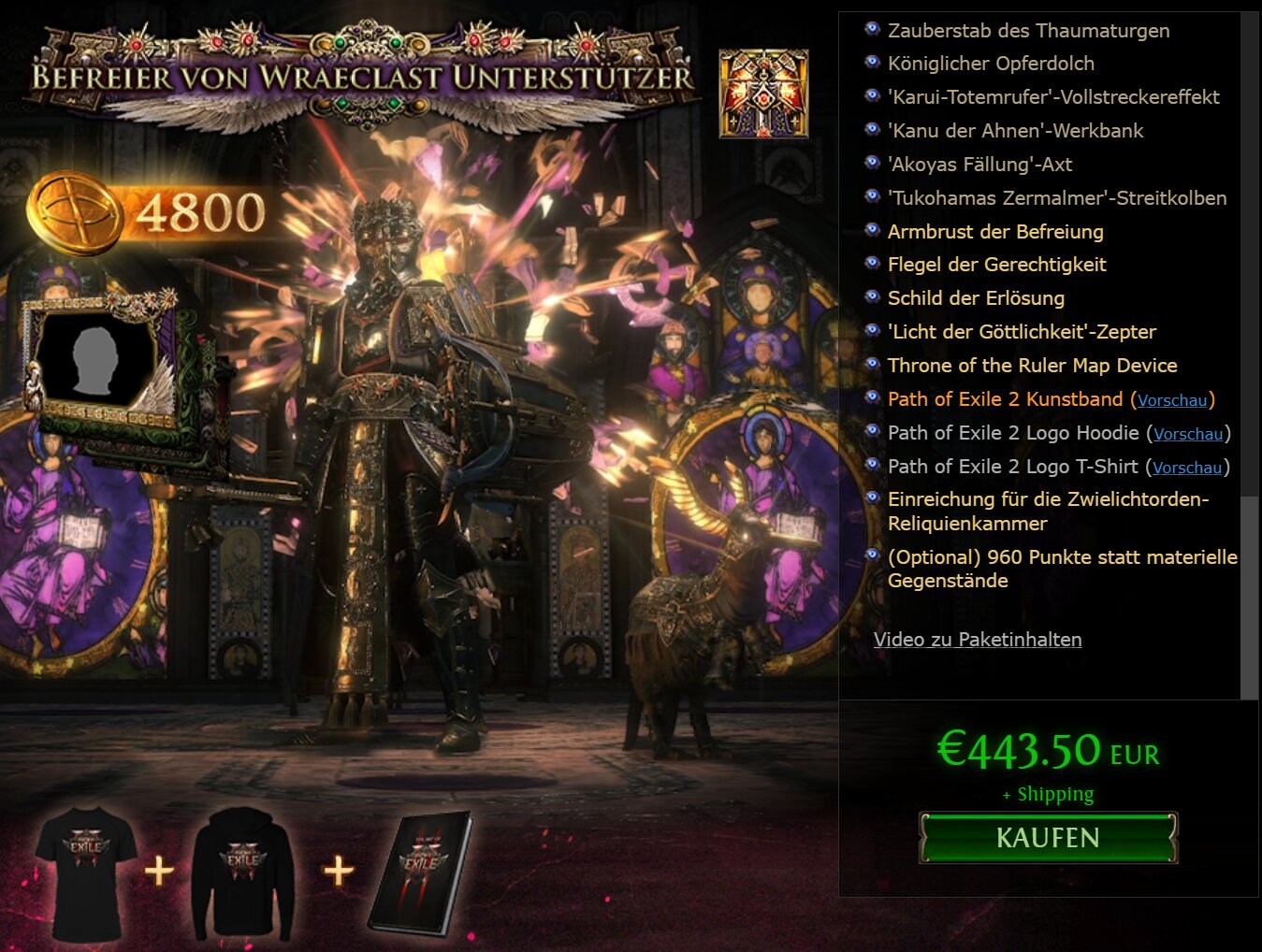1262x952 pixels.
Task: Select the eye icon for 'Akoyas Fällung'-Axt
Action: tap(871, 161)
